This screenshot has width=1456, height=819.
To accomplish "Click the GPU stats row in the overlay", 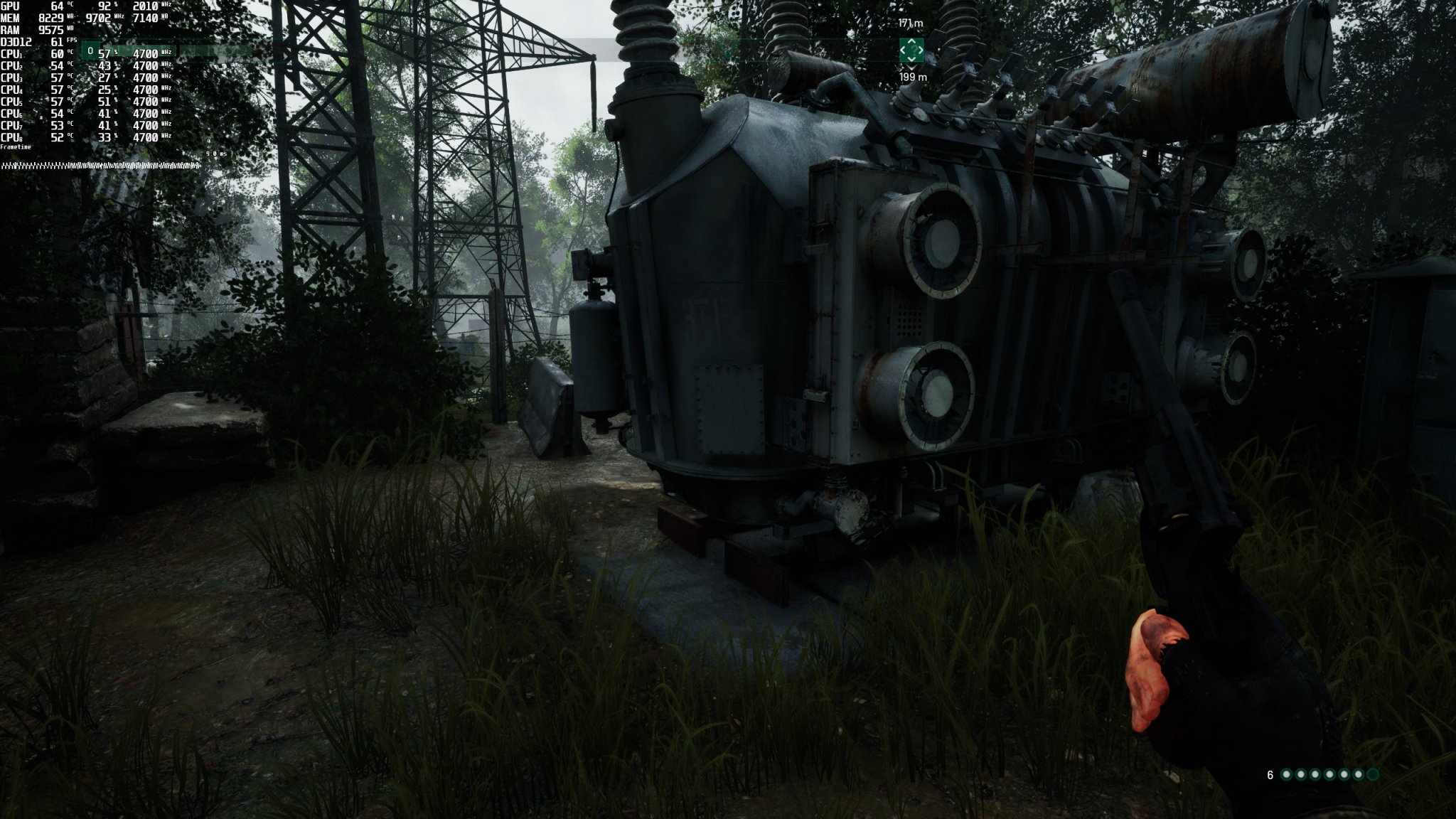I will tap(43, 6).
